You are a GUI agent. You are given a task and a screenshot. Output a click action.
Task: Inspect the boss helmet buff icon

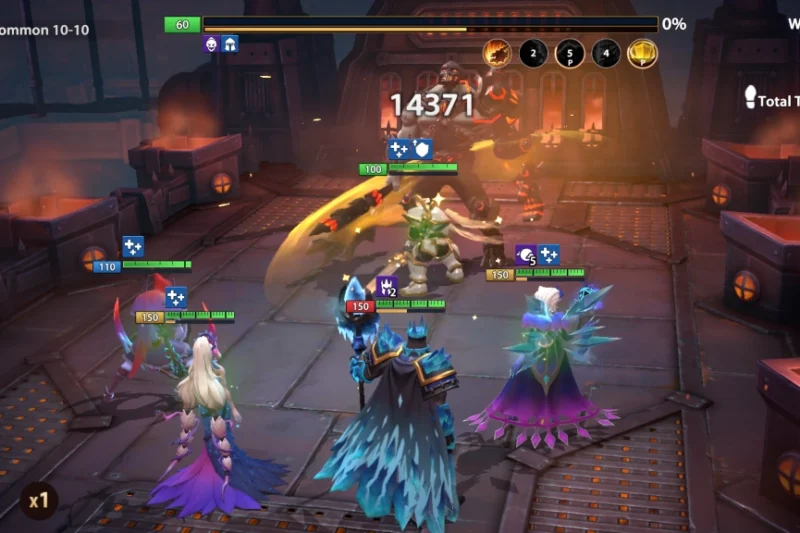click(x=230, y=44)
